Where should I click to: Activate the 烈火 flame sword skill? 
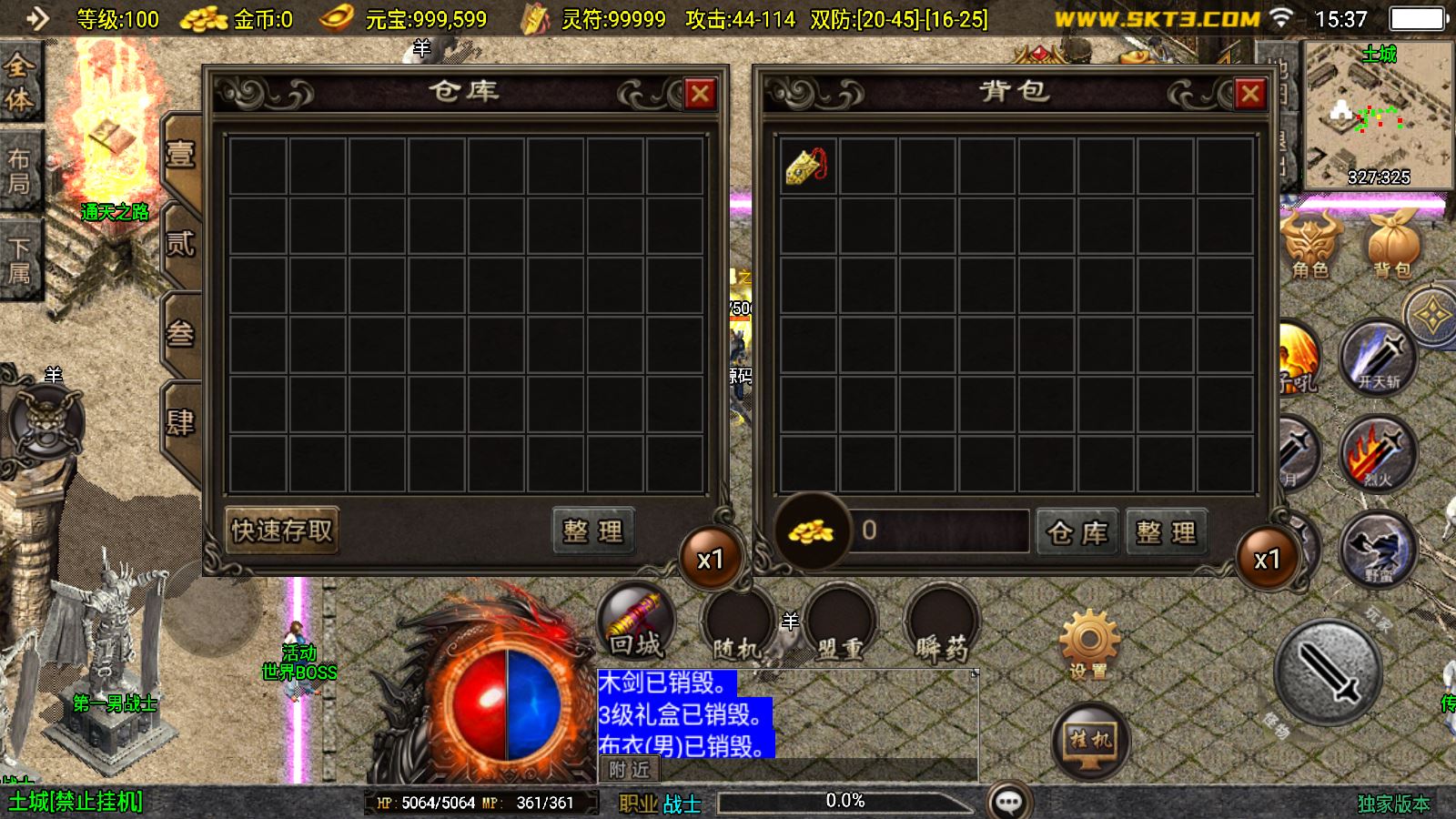pos(1378,454)
